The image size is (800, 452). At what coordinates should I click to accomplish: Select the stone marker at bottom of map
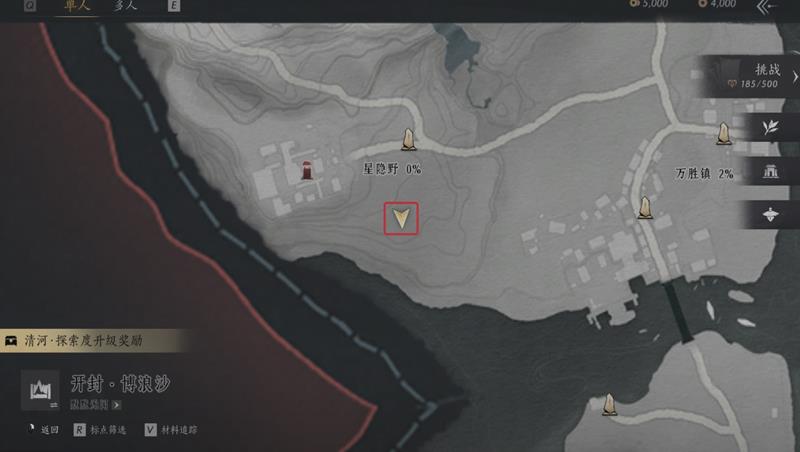click(609, 404)
